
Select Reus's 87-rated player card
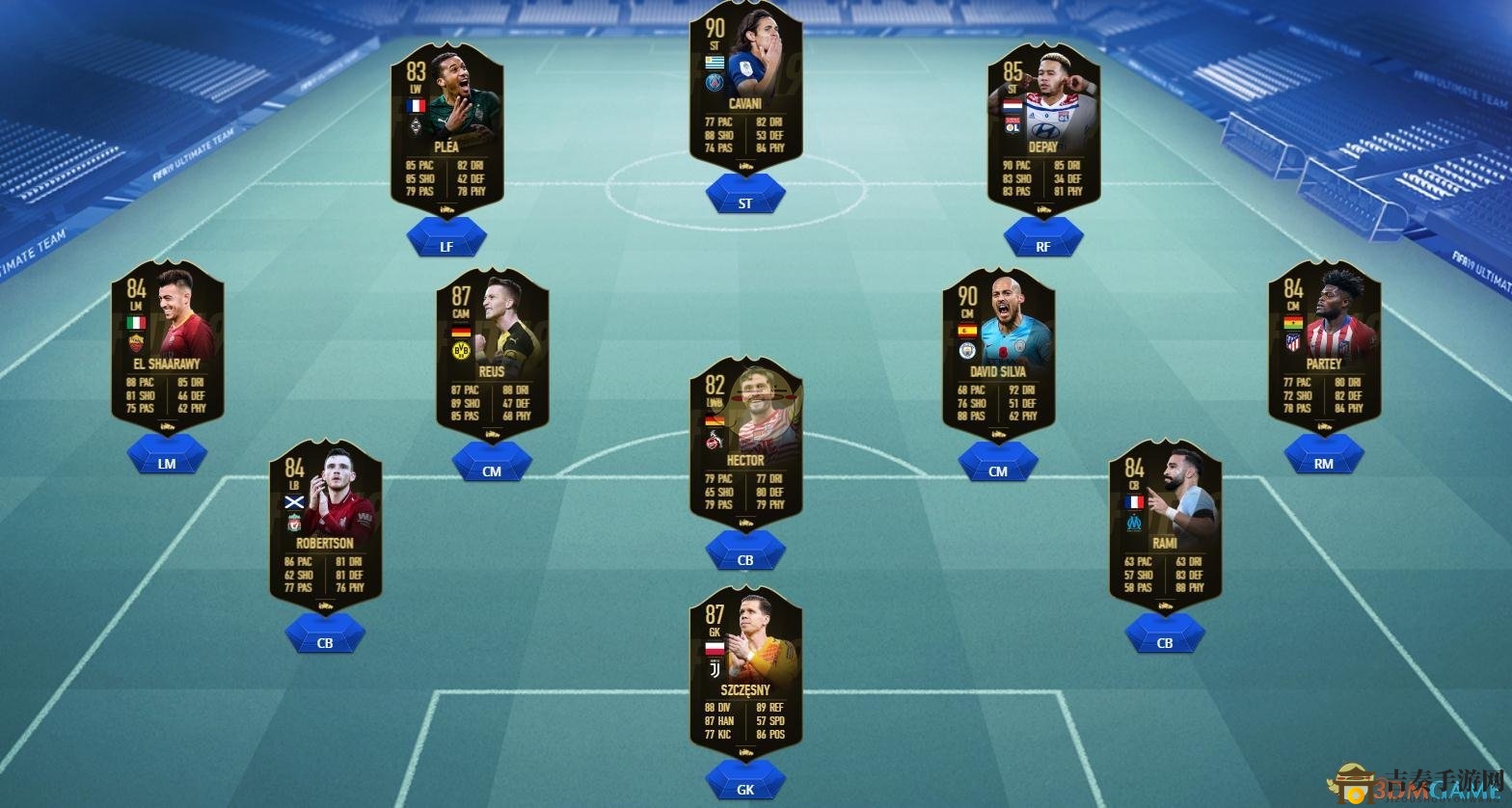click(492, 352)
